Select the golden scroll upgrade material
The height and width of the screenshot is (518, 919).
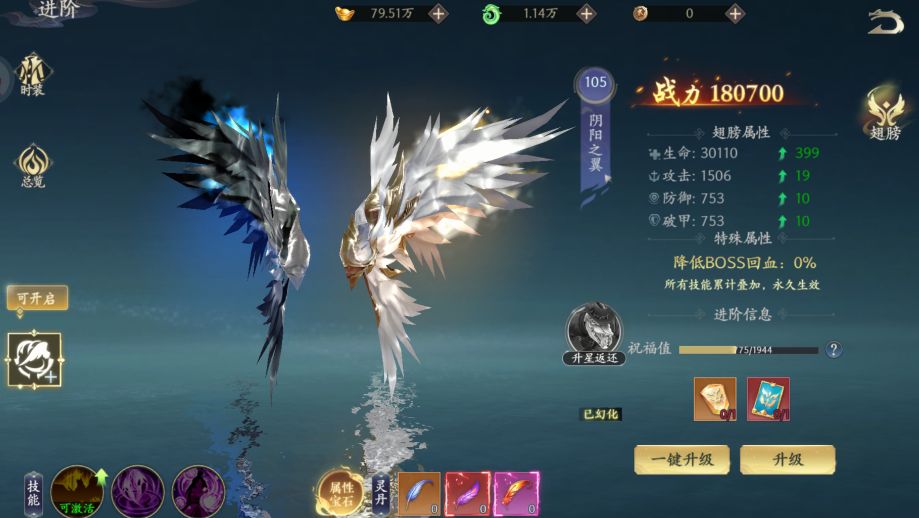[715, 399]
